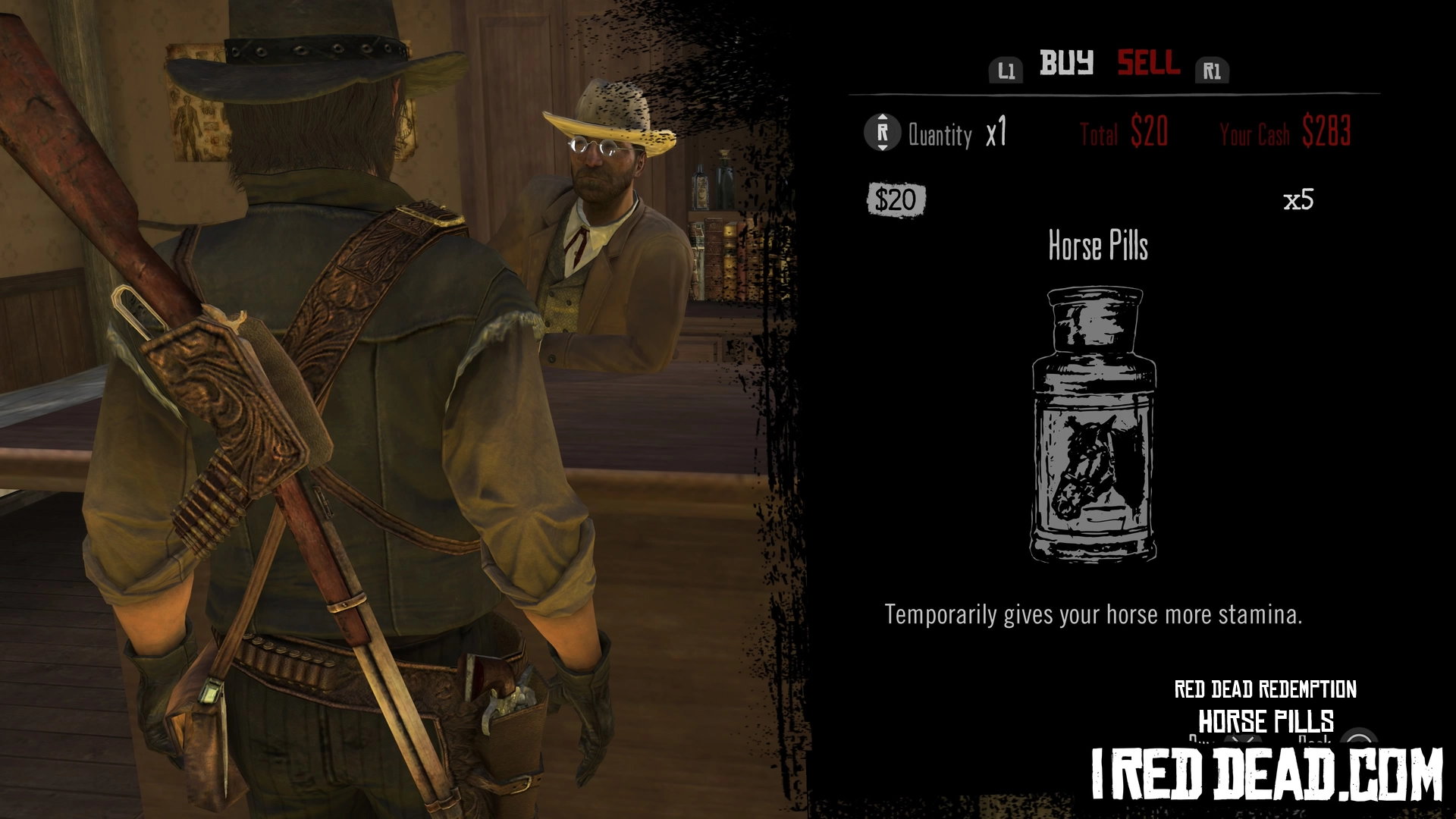Switch to the SELL tab
1456x819 pixels.
pyautogui.click(x=1148, y=63)
